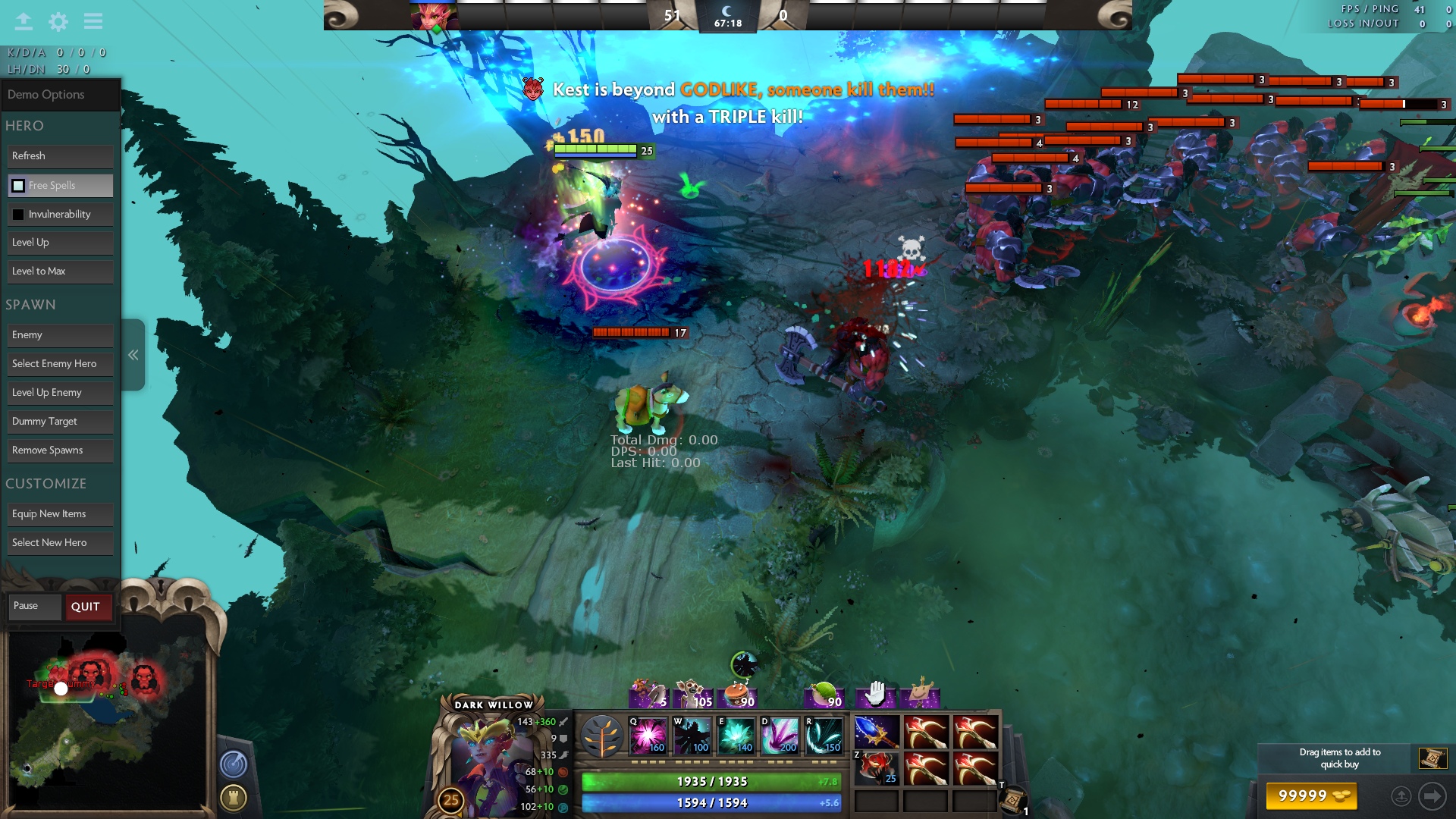
Task: Open the talent tree icon
Action: pyautogui.click(x=602, y=736)
